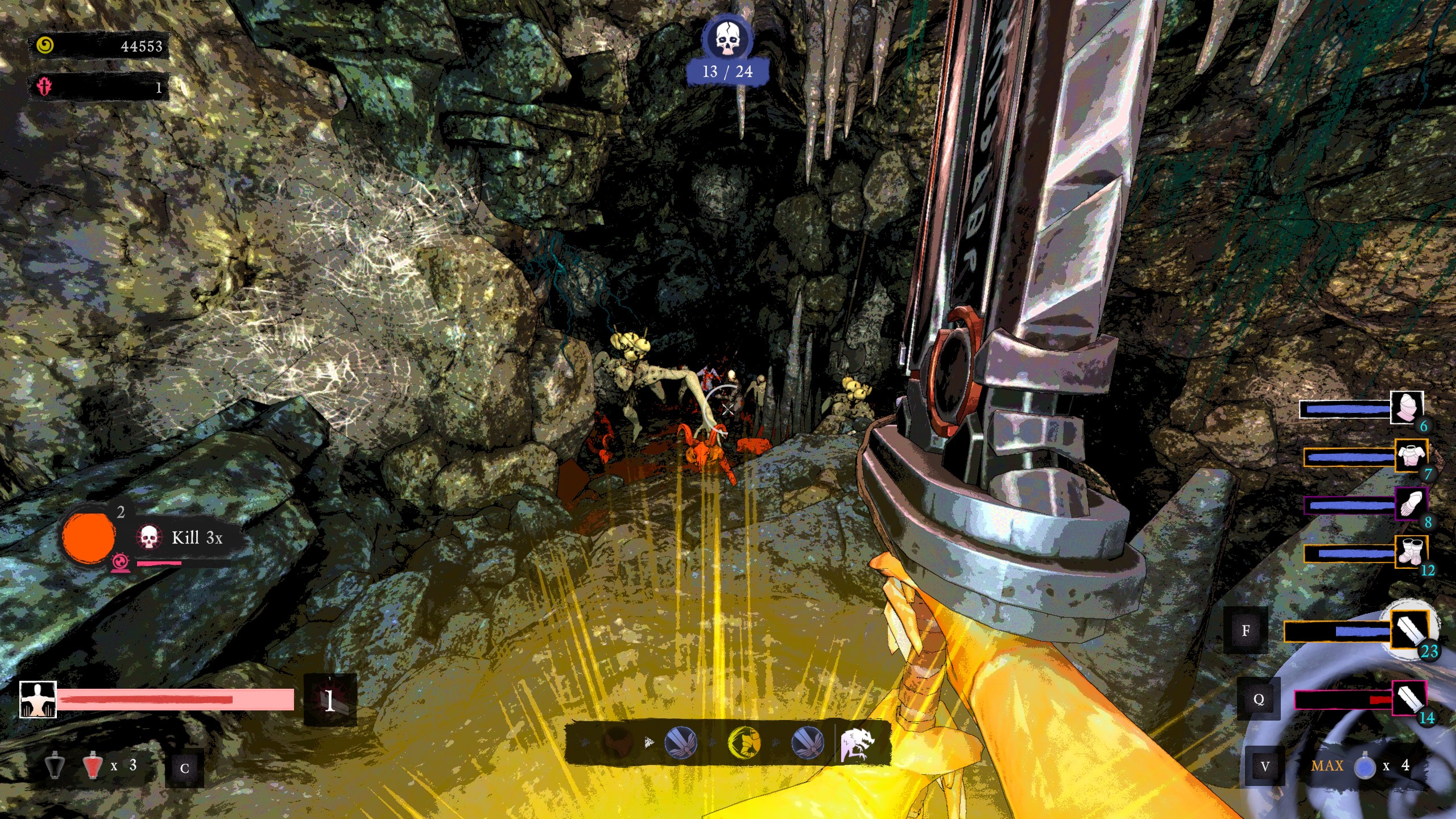1456x819 pixels.
Task: Click the gold spiral currency icon
Action: click(x=45, y=45)
